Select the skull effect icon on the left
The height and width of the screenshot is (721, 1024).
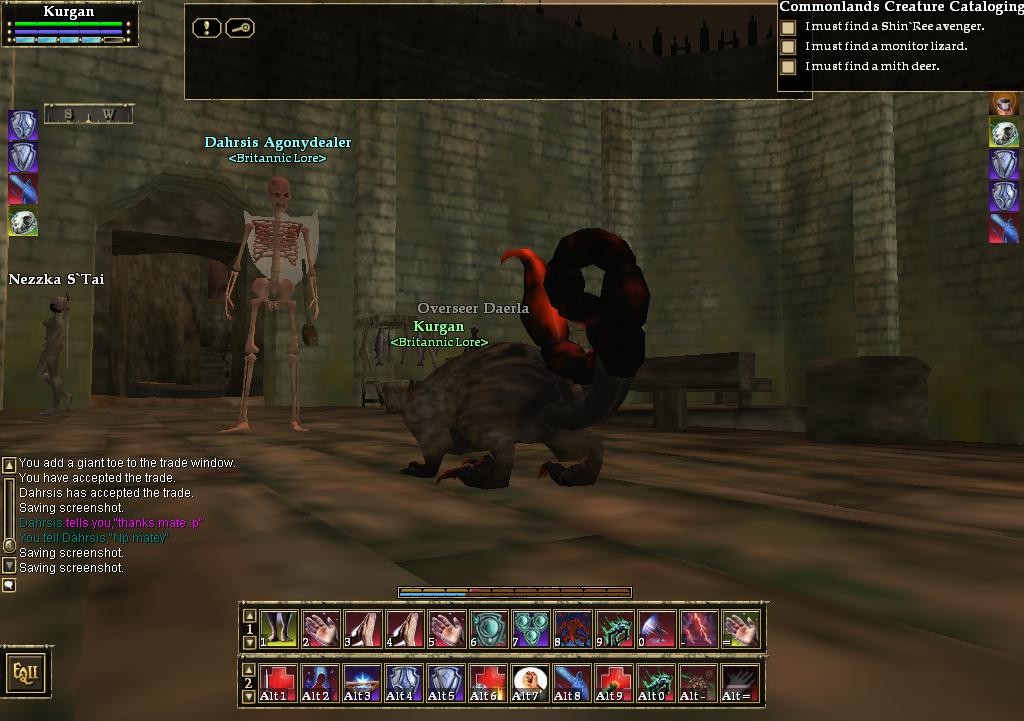23,222
